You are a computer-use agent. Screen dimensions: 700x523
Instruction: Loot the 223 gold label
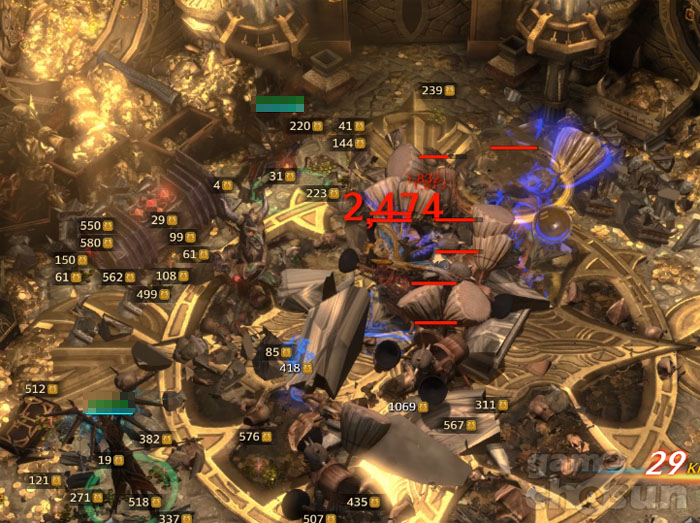click(x=323, y=194)
